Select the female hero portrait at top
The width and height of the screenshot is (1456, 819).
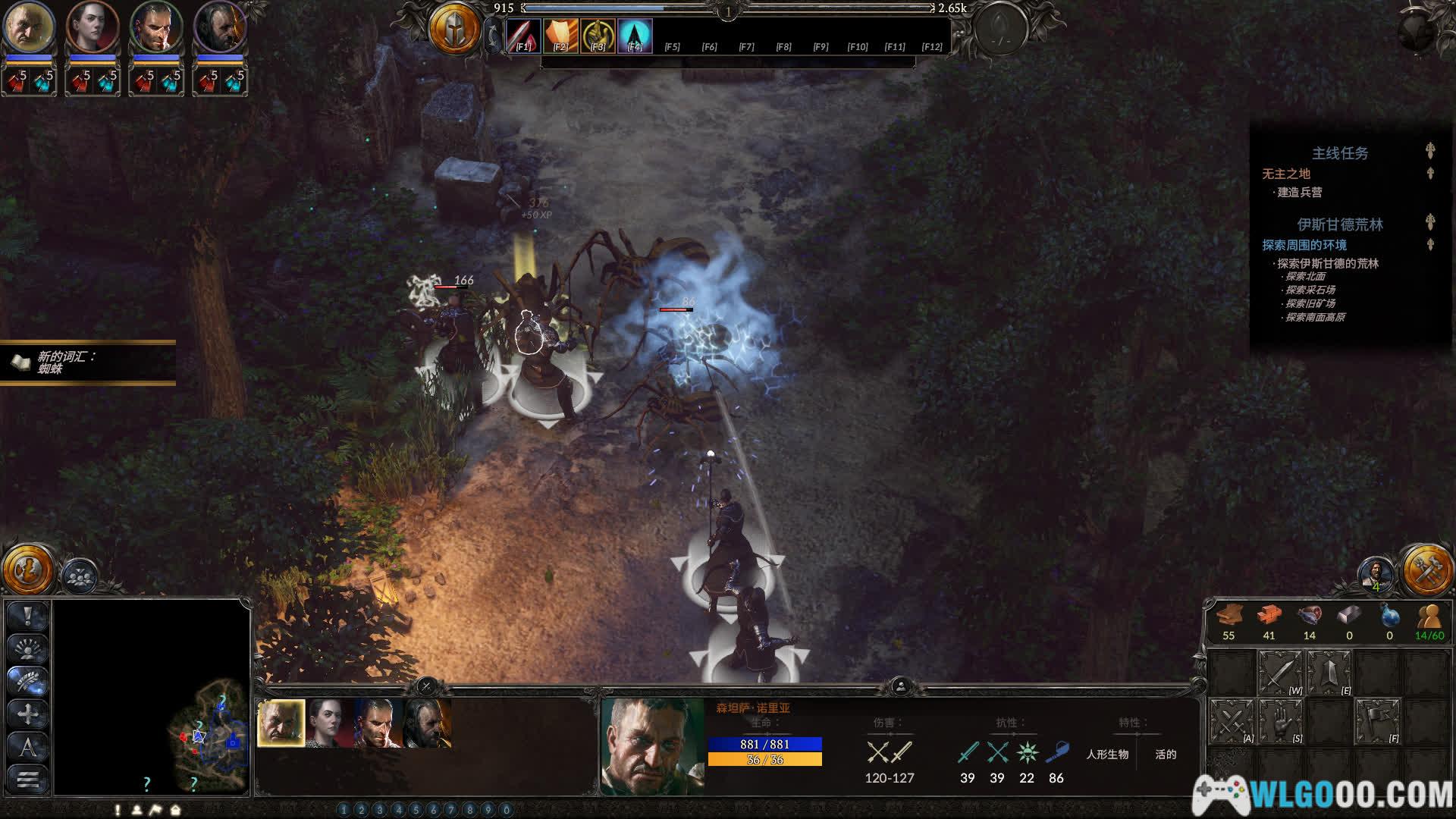click(93, 27)
